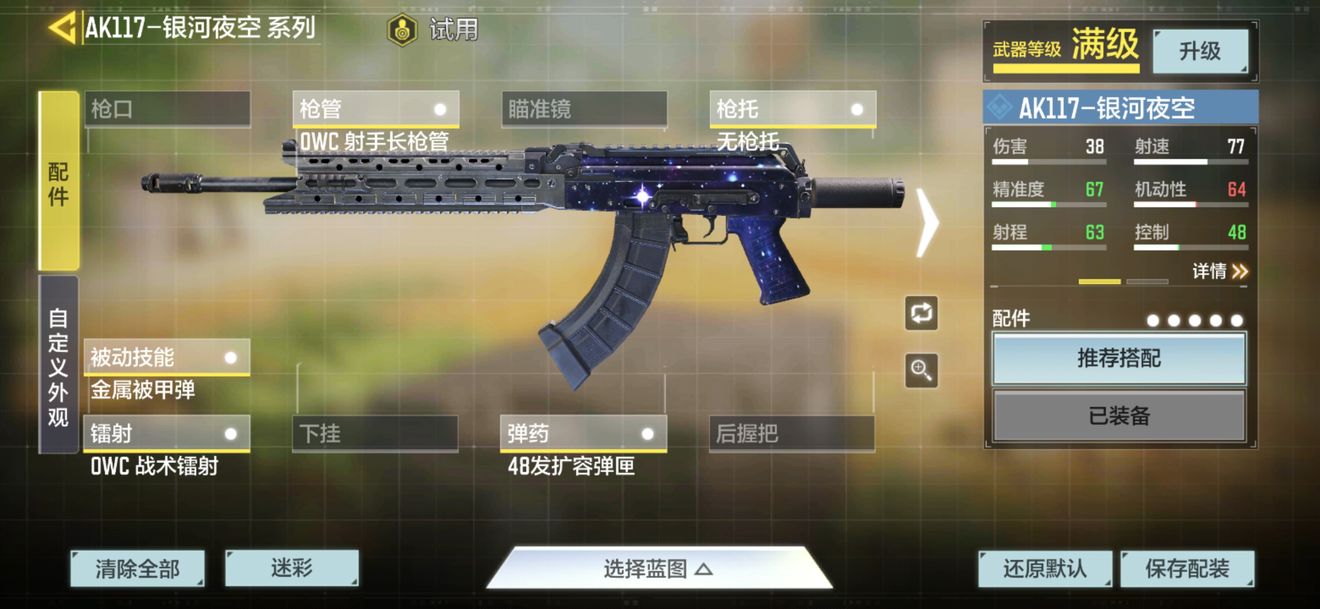Select the 枪口 muzzle slot
This screenshot has height=609, width=1320.
click(167, 109)
